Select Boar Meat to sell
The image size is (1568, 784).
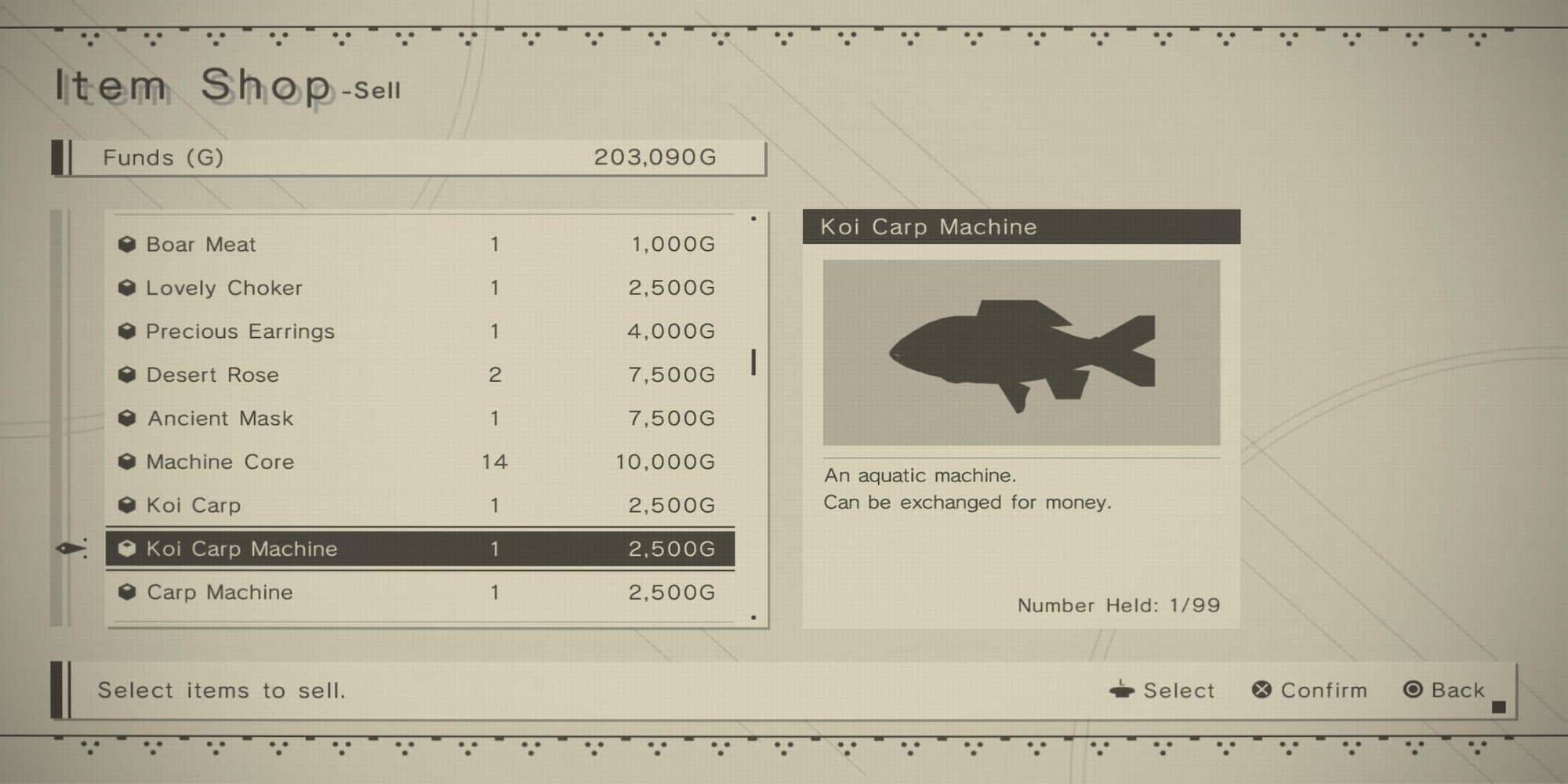[420, 245]
